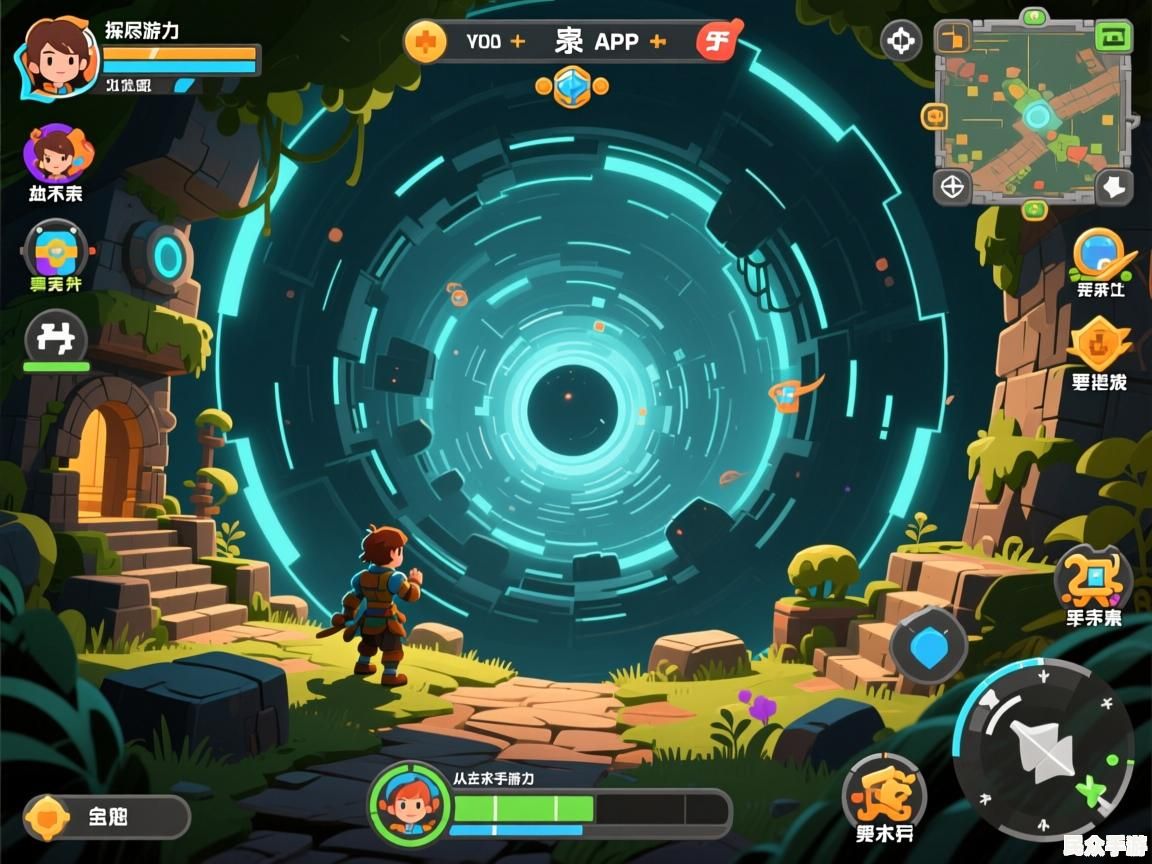Image resolution: width=1152 pixels, height=864 pixels.
Task: Click the round target button at minimap's bottom-left
Action: pos(952,186)
